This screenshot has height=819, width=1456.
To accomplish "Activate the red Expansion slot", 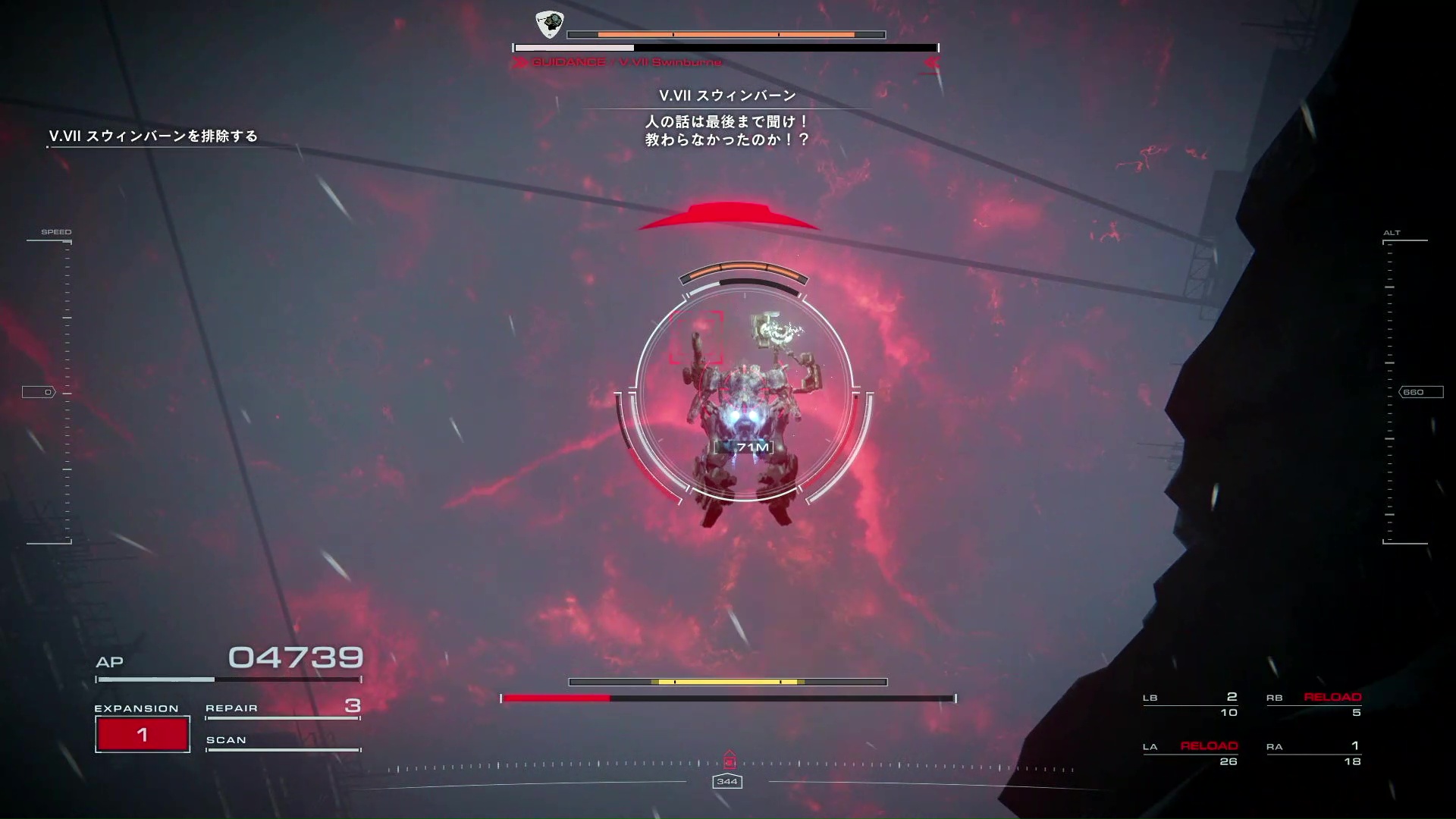I will click(x=143, y=734).
